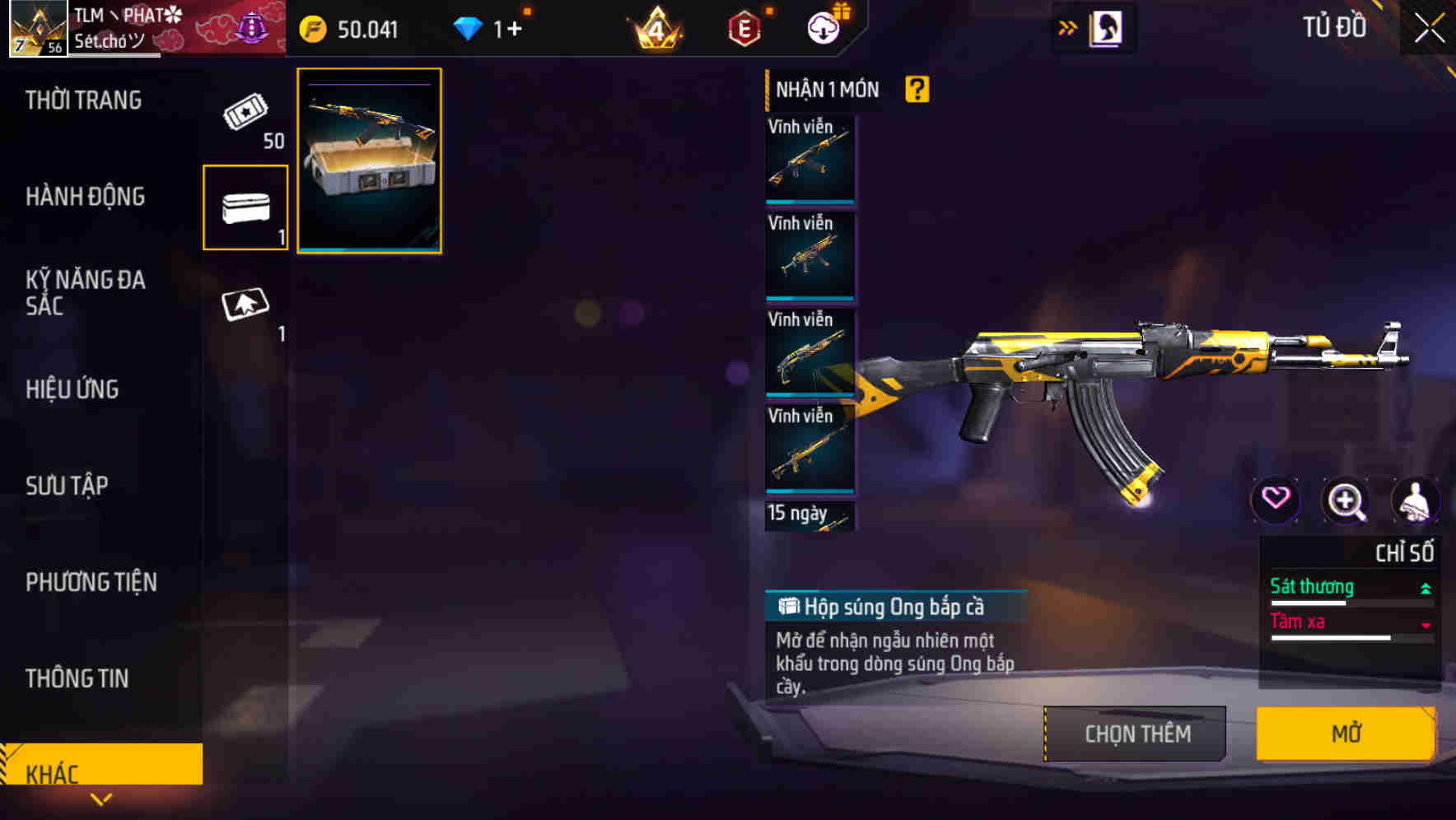Click the CHỌN THÊM button
Image resolution: width=1456 pixels, height=820 pixels.
1135,733
